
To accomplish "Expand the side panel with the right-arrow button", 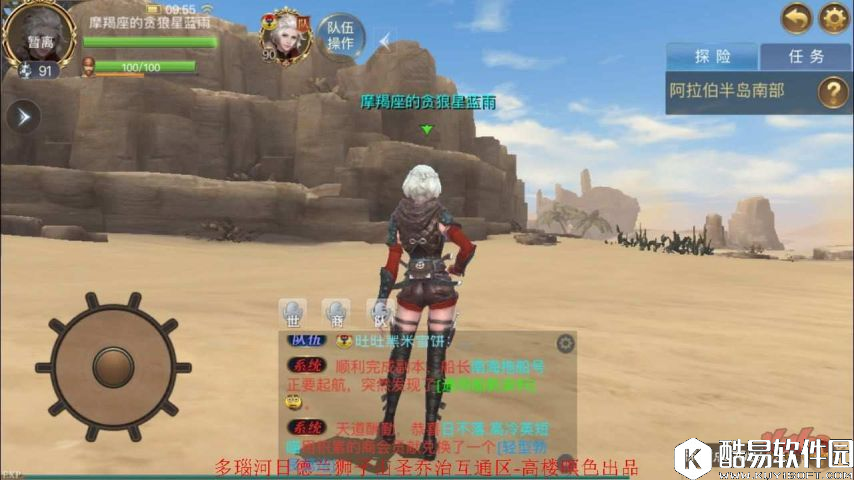I will (x=22, y=115).
